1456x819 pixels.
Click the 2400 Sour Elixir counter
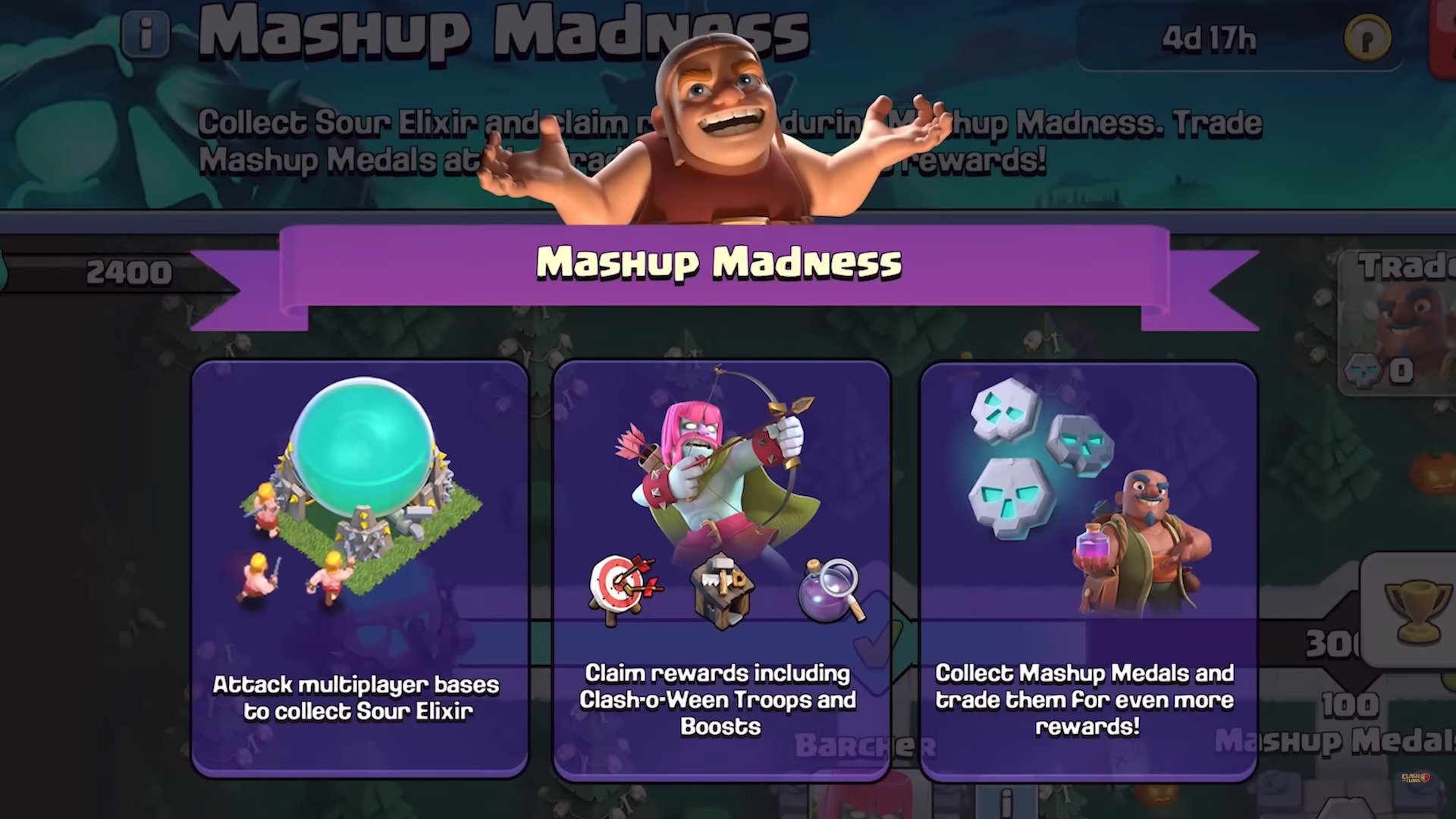pos(130,271)
